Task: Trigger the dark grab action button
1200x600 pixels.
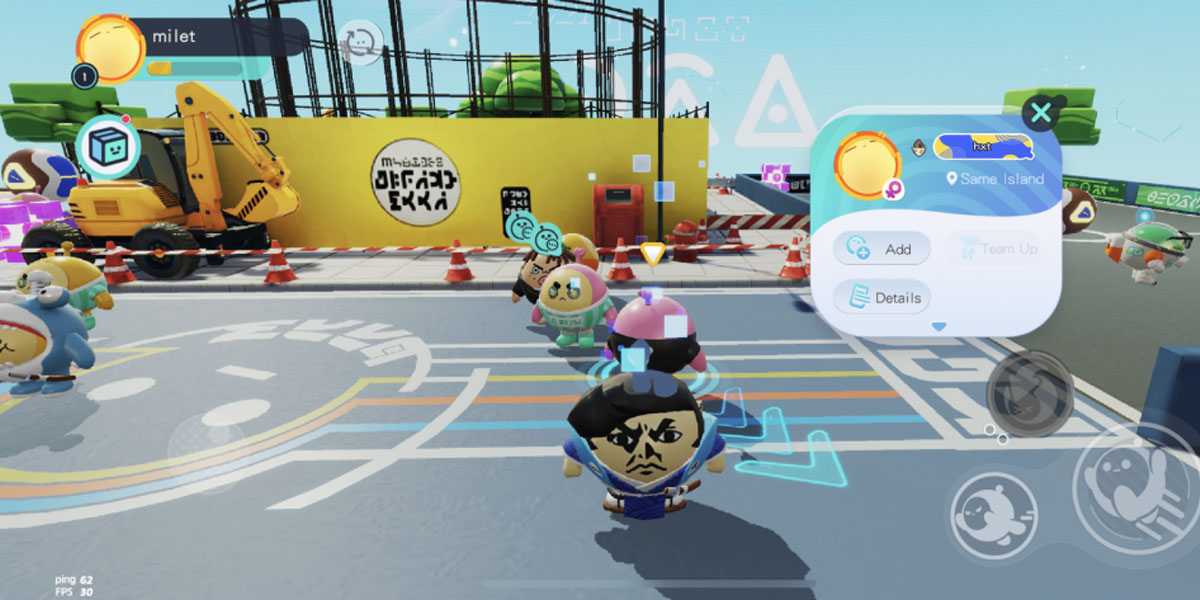Action: tap(1030, 393)
